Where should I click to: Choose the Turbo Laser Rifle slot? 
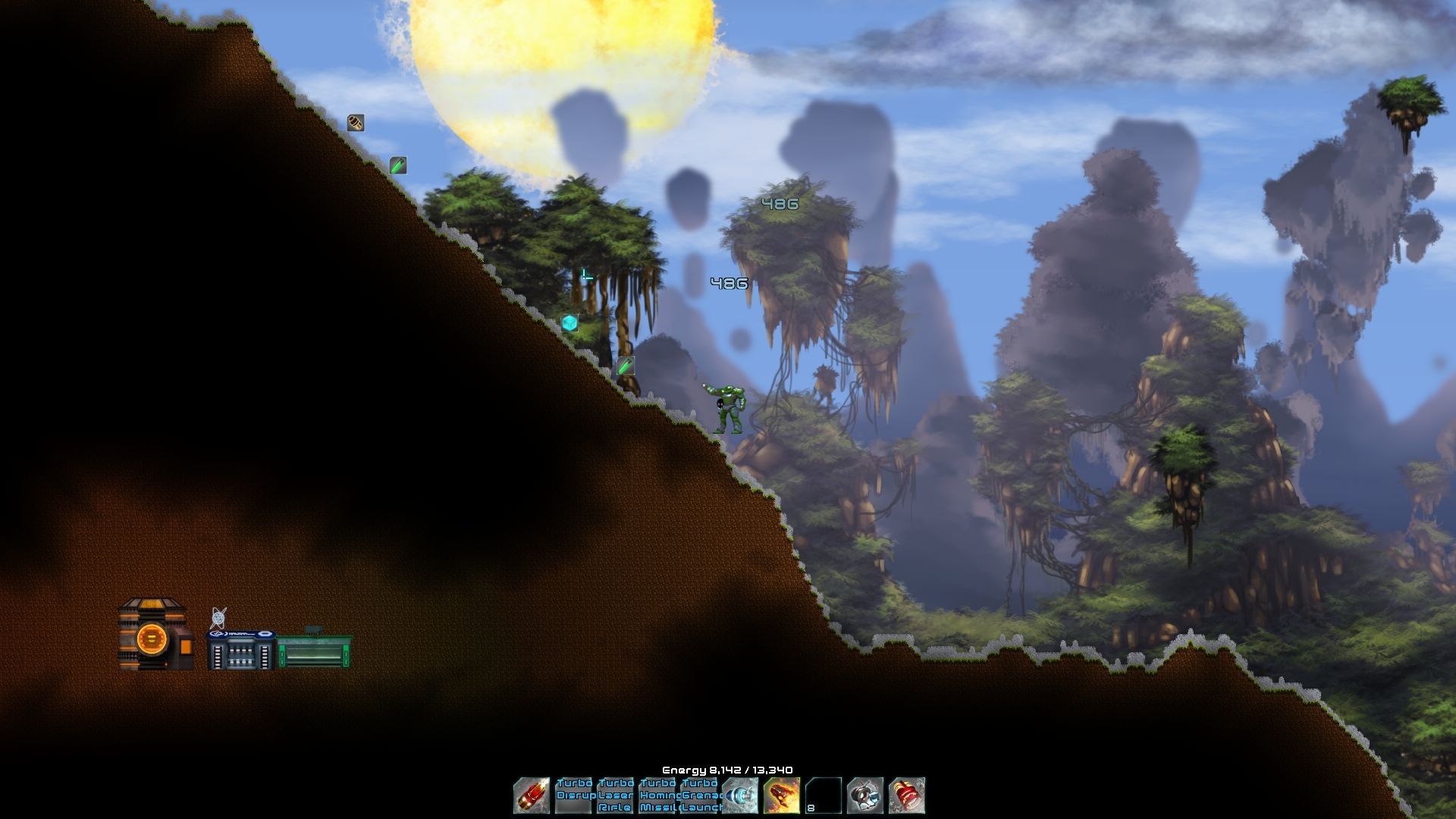point(615,795)
